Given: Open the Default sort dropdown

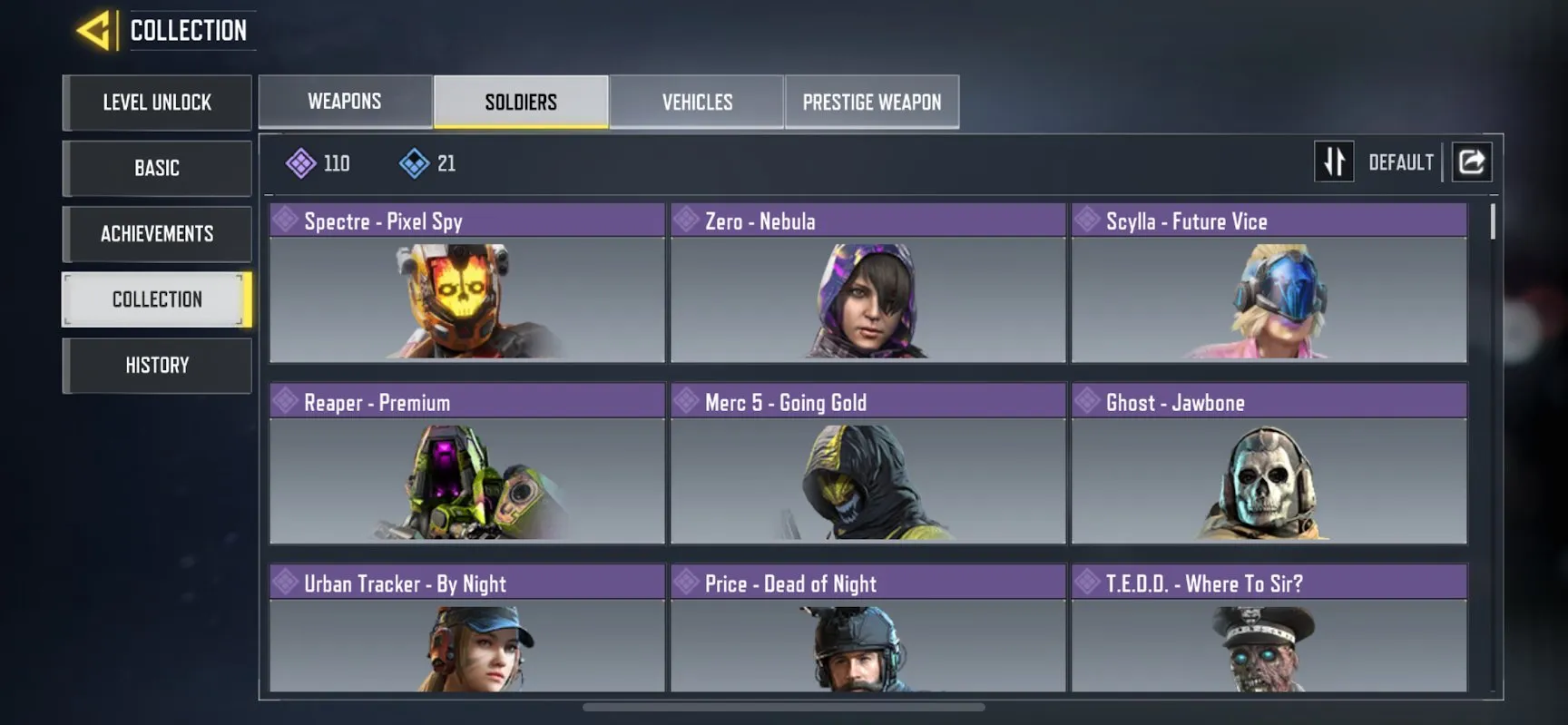Looking at the screenshot, I should (1400, 162).
